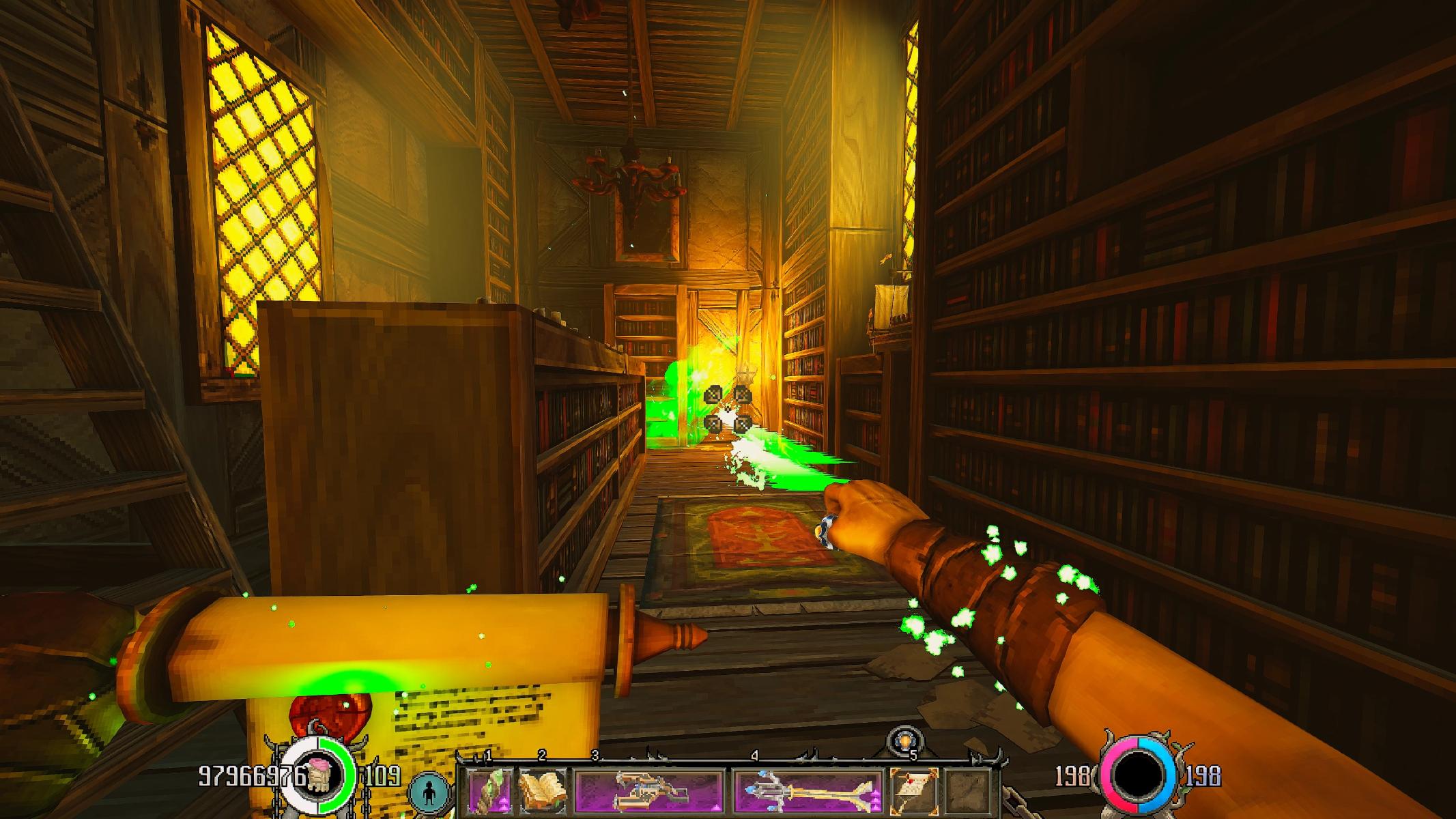Select the staff in hotbar slot 1
This screenshot has width=1456, height=819.
point(489,790)
